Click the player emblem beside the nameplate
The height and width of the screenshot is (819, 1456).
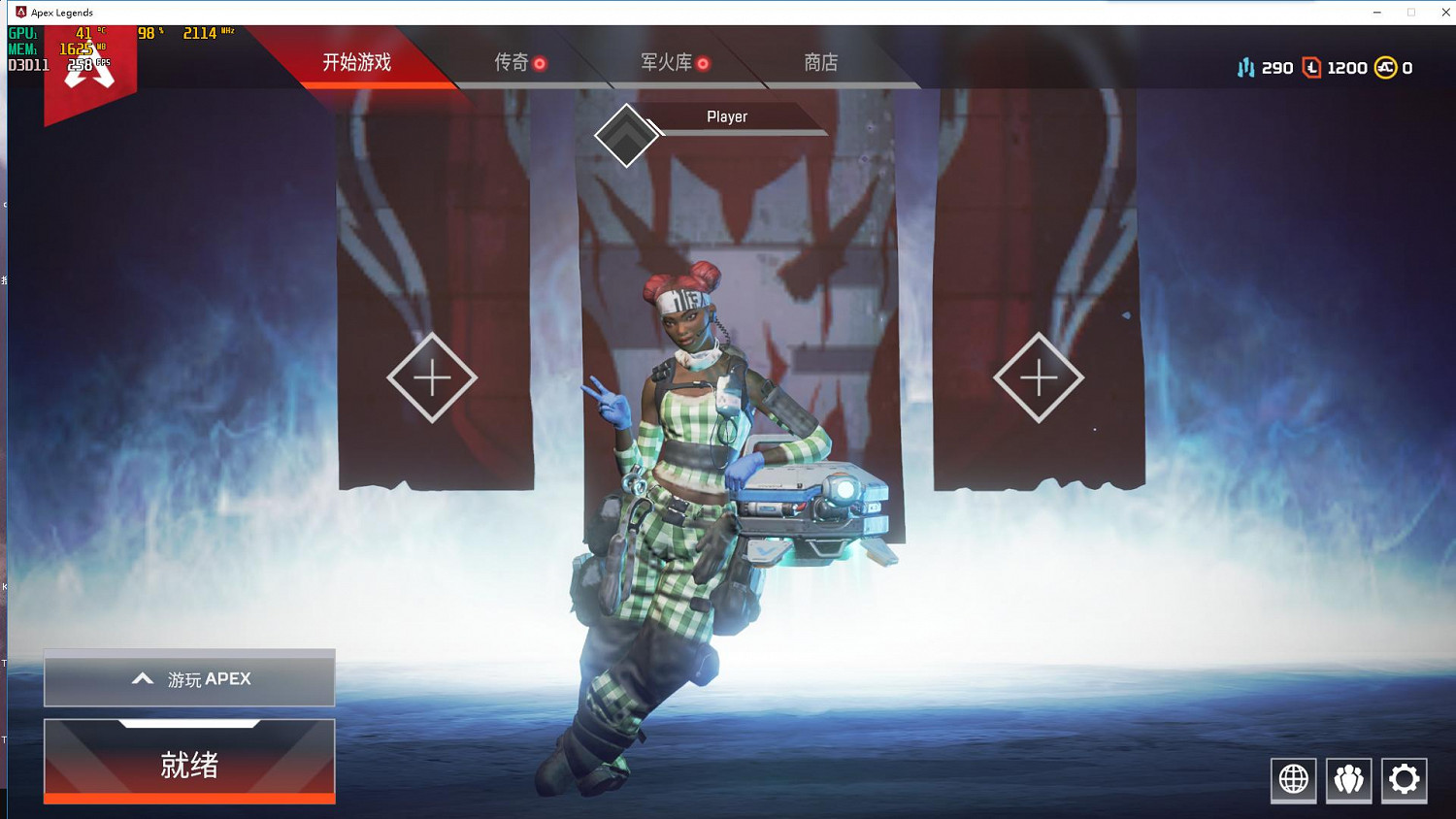(626, 134)
